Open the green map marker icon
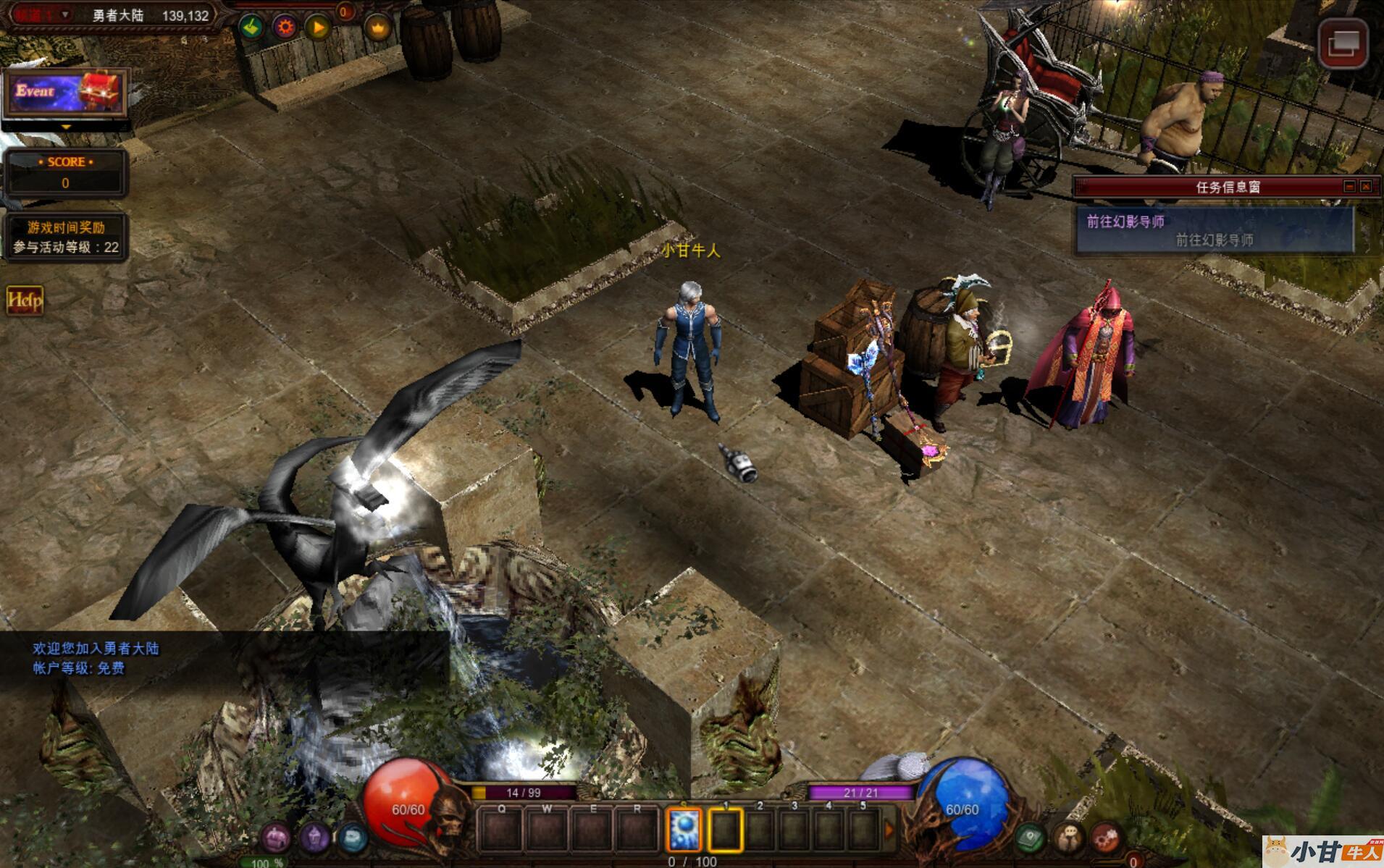1384x868 pixels. click(1030, 838)
